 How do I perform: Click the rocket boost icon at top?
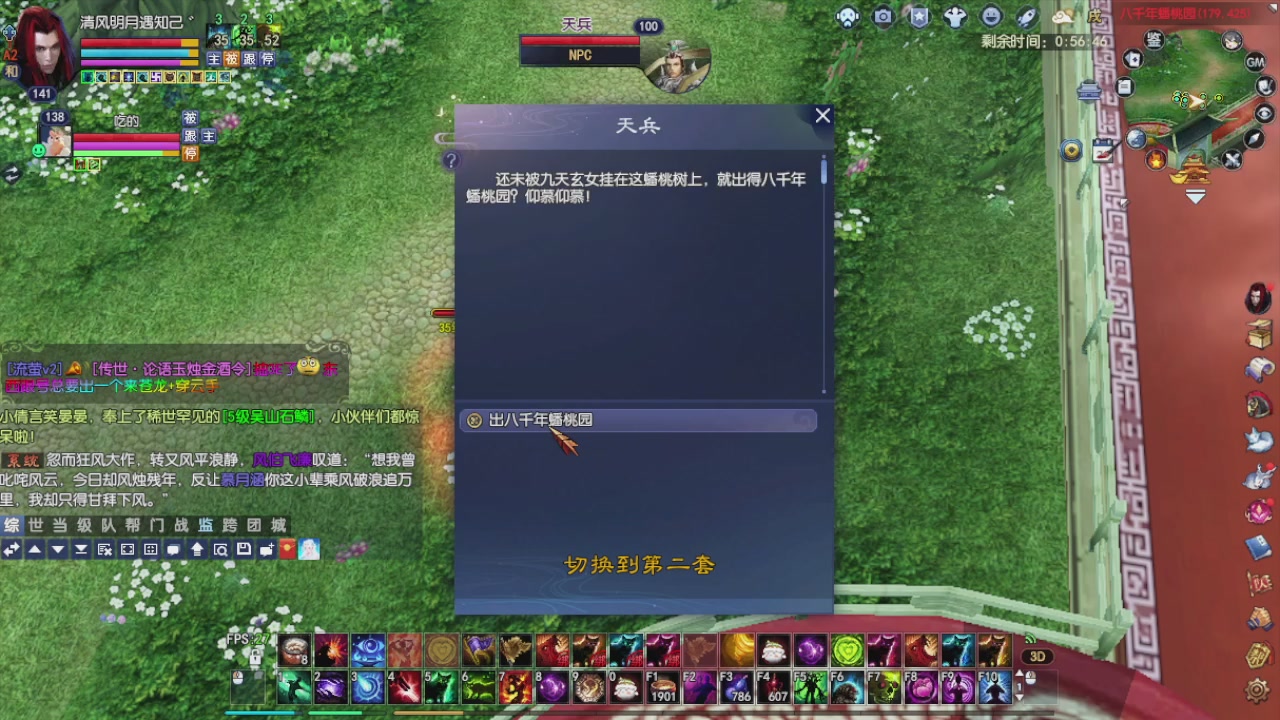pos(1025,17)
